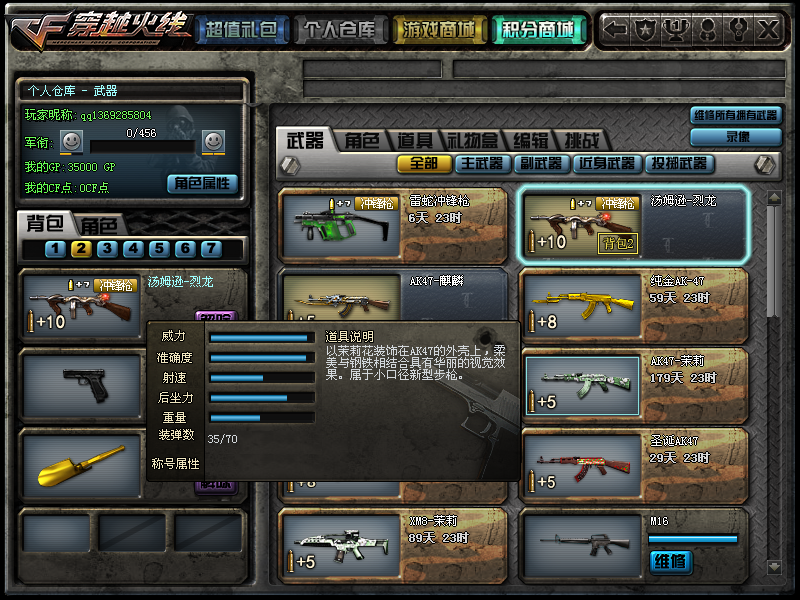Screen dimensions: 800x600
Task: Open the 录像 replay button
Action: point(735,137)
